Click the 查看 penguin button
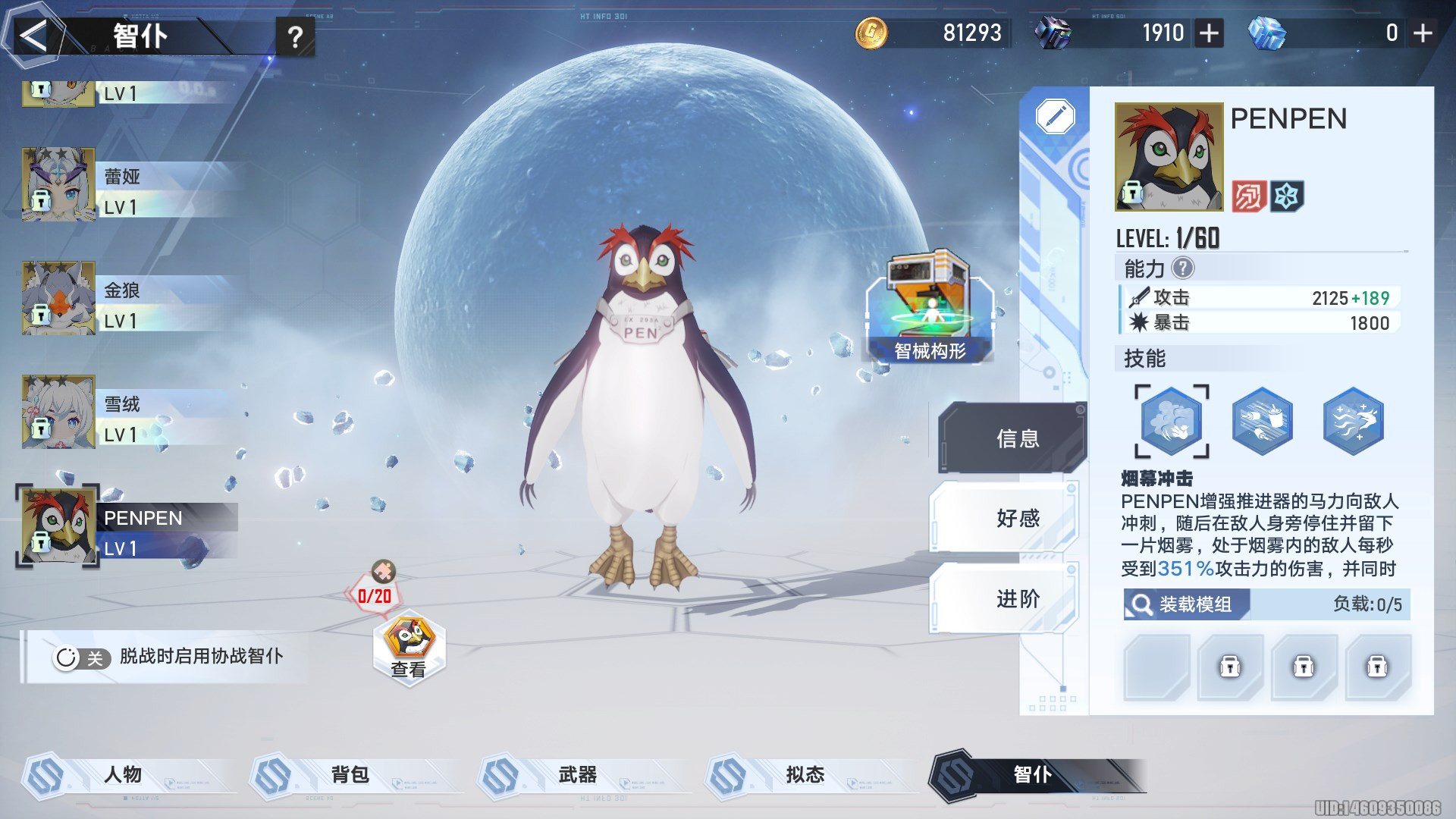Screen dimensions: 1456x819 tap(409, 647)
